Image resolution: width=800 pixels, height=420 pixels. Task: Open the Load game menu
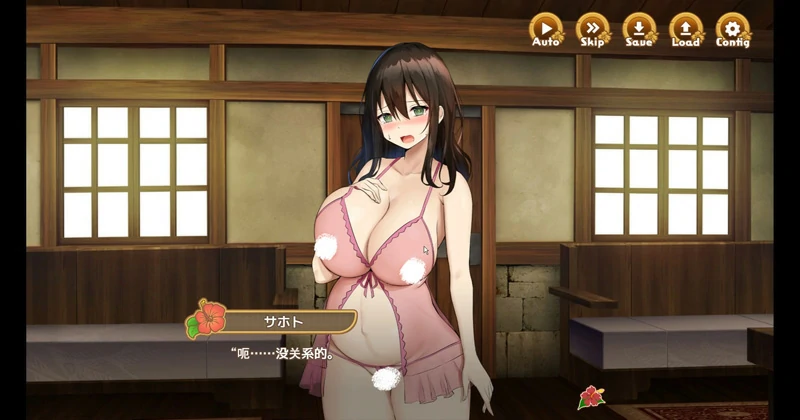(x=686, y=29)
